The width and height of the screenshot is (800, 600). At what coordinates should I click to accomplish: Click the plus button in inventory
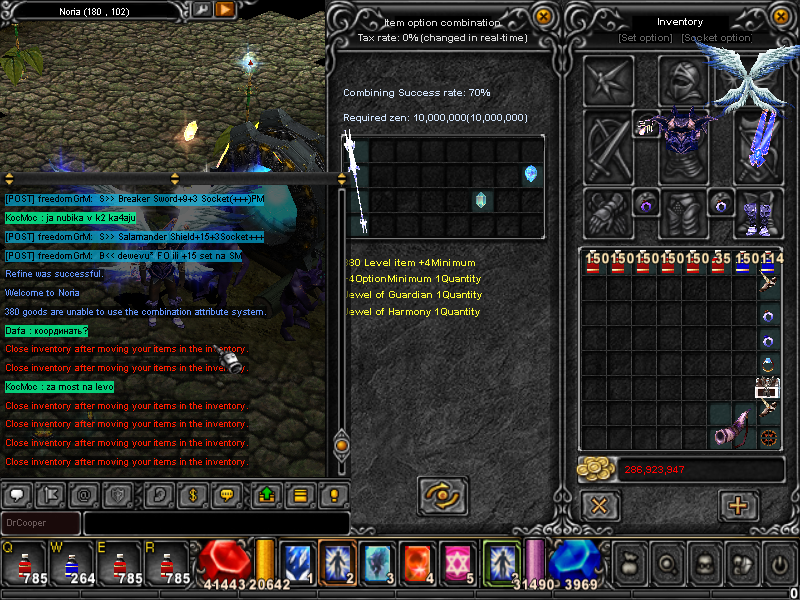[x=739, y=505]
